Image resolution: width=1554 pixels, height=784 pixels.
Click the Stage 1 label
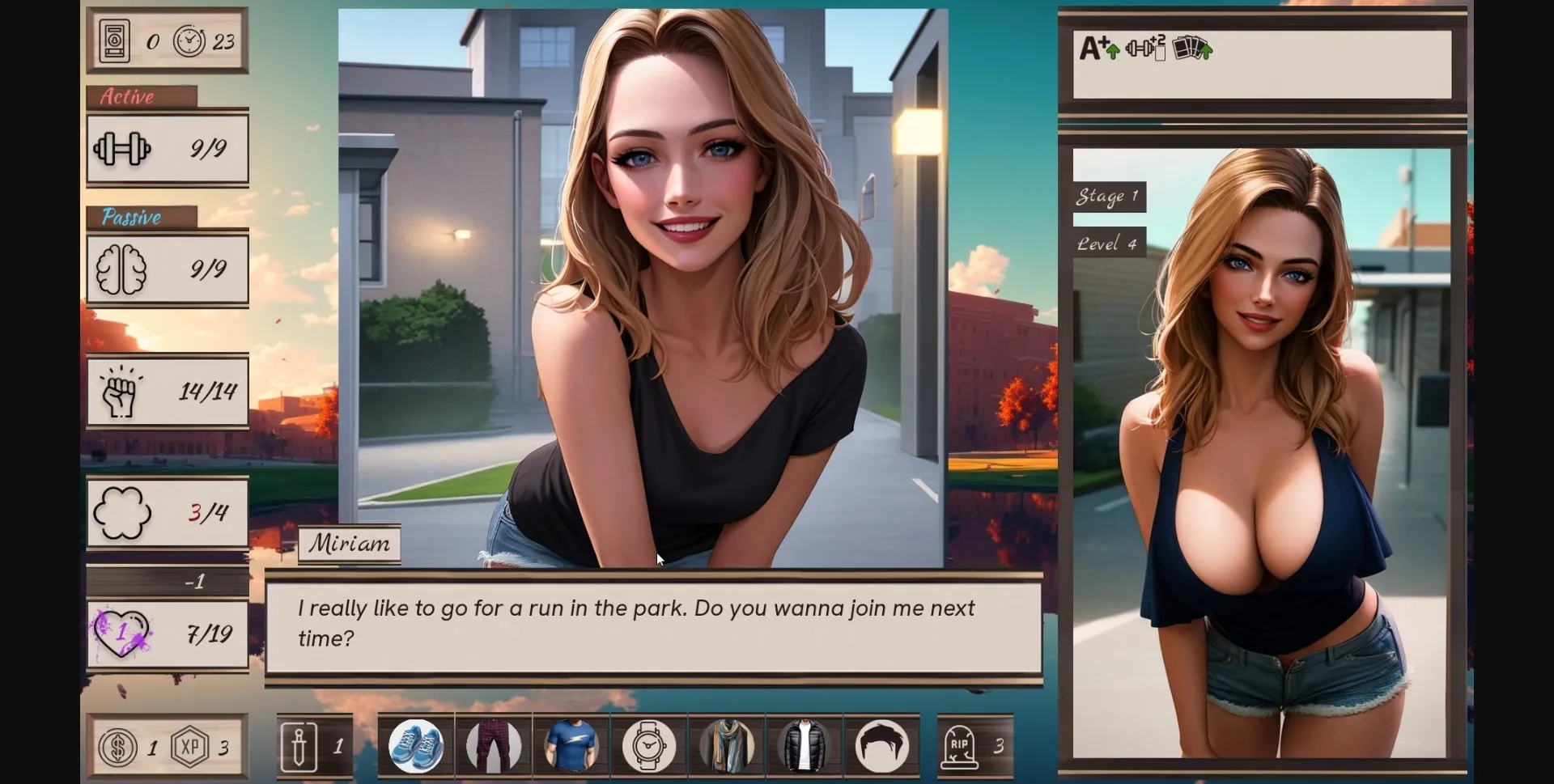point(1108,195)
